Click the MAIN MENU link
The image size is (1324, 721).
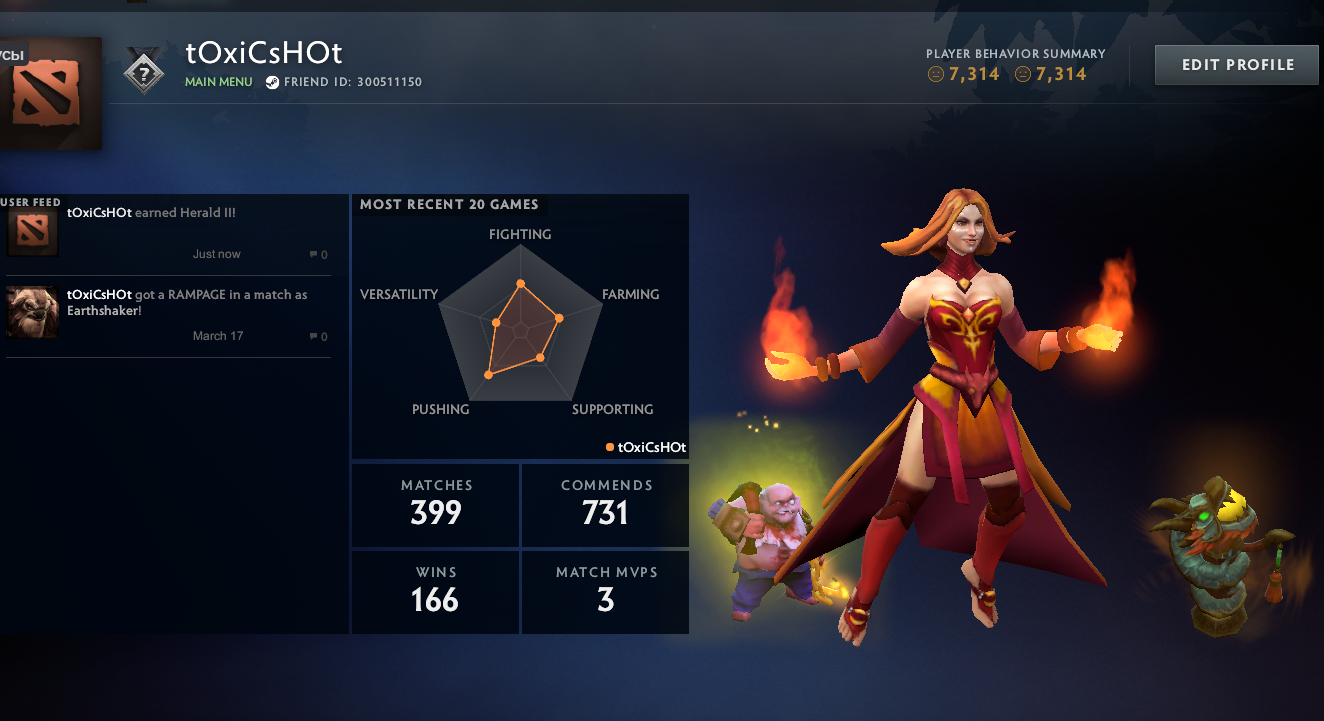[x=218, y=82]
